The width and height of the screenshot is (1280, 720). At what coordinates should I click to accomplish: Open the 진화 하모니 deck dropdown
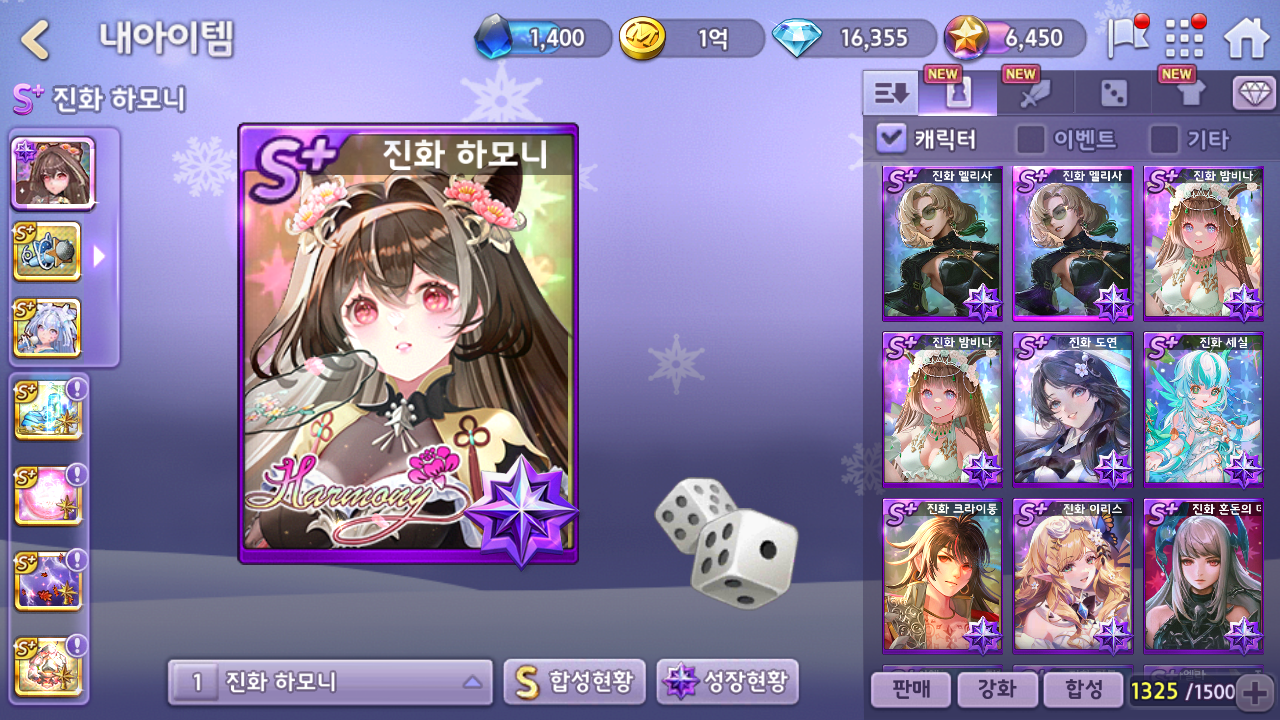330,682
